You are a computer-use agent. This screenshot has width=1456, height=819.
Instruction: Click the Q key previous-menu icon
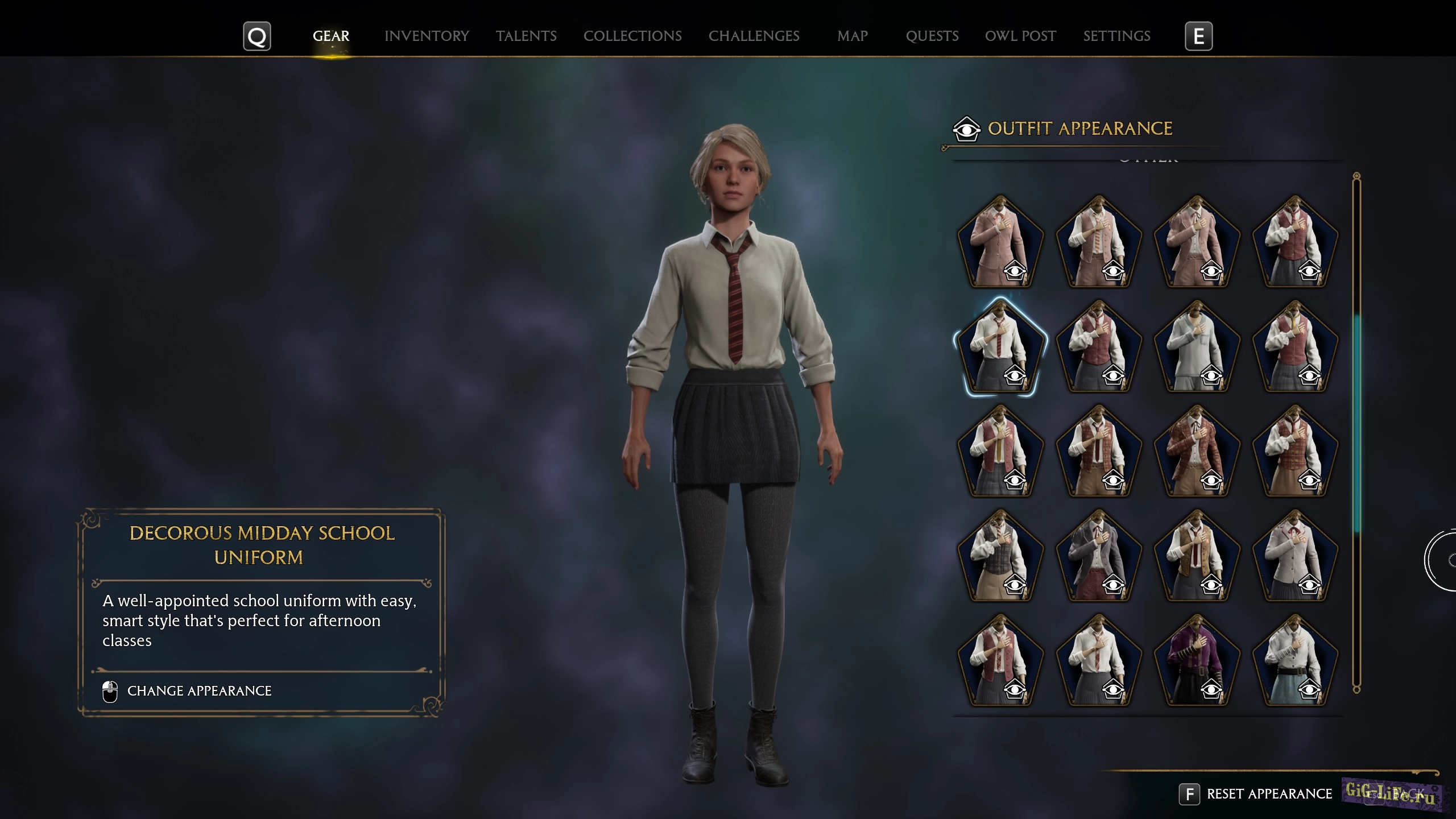pyautogui.click(x=257, y=36)
